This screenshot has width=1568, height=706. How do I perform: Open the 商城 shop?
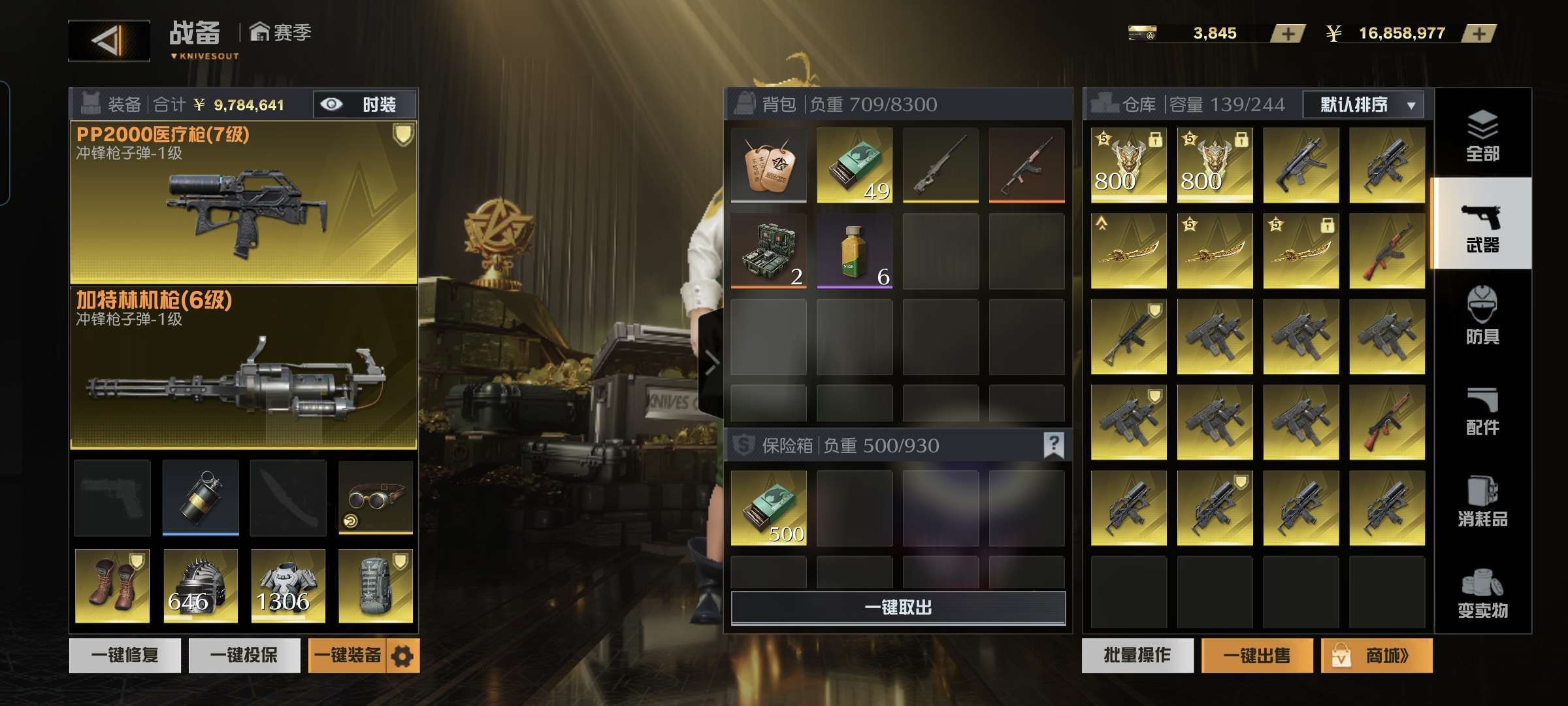1377,655
